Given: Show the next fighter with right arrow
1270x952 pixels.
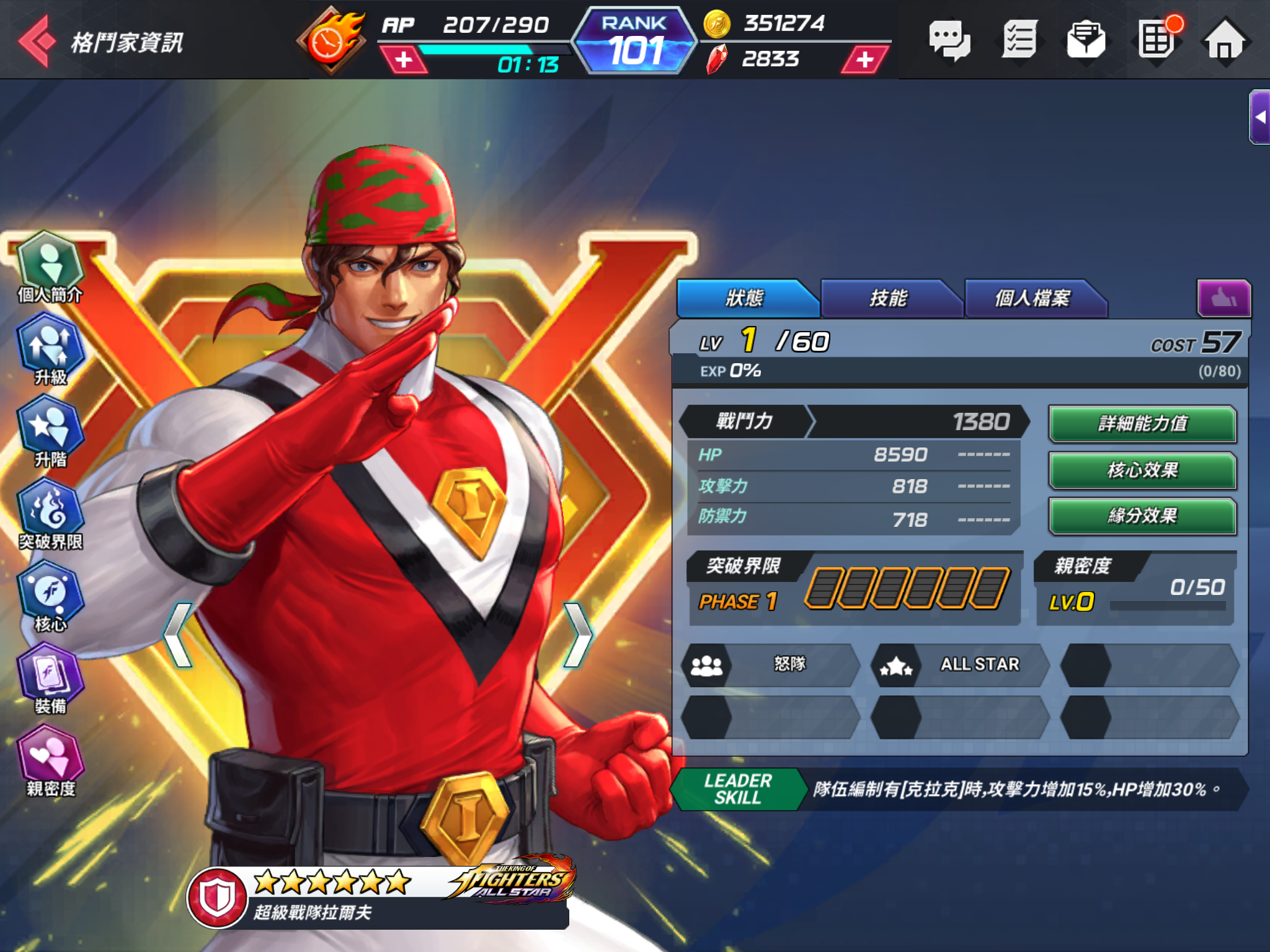Looking at the screenshot, I should point(579,635).
